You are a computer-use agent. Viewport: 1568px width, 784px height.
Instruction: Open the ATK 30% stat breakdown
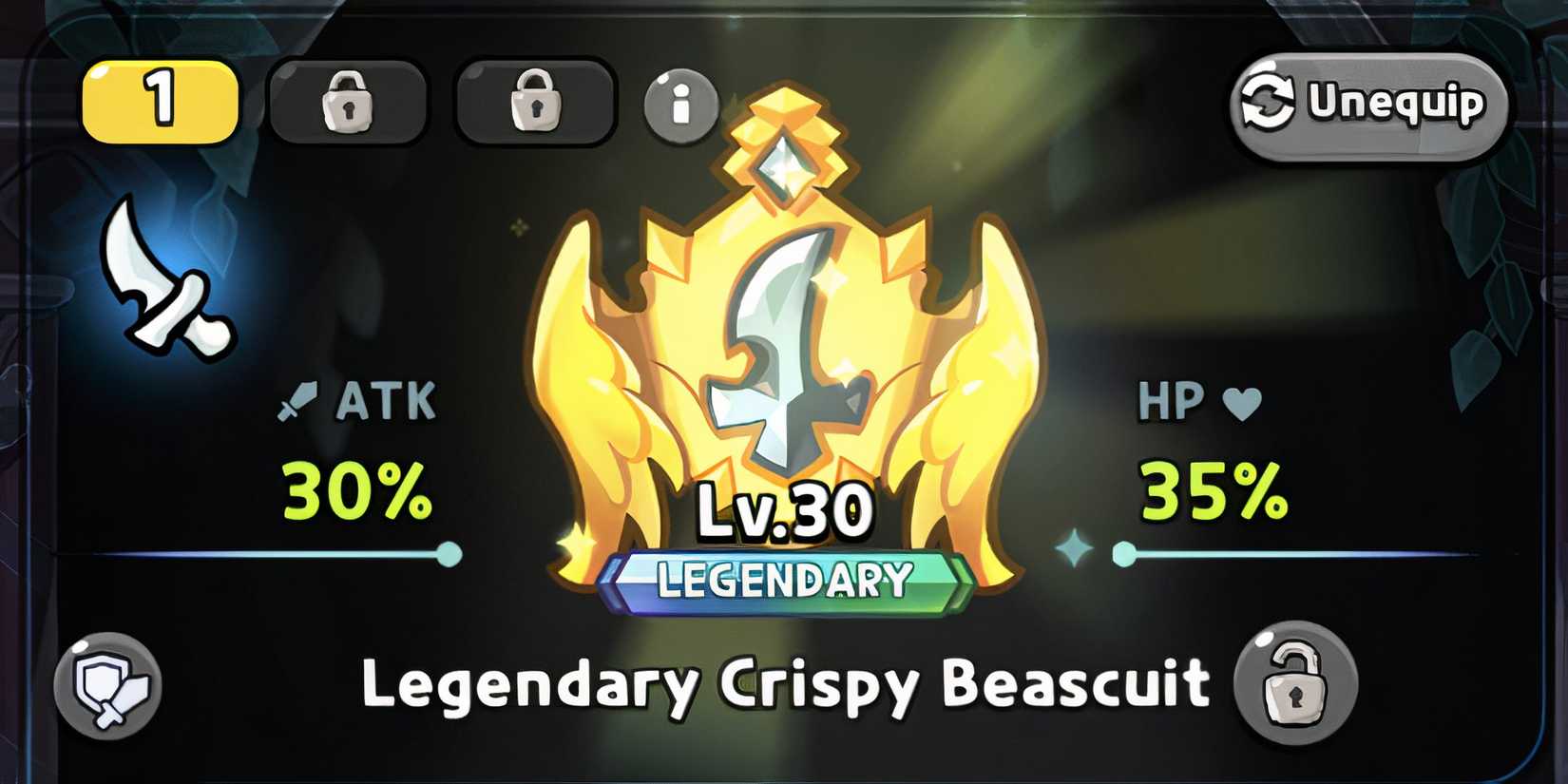click(356, 490)
